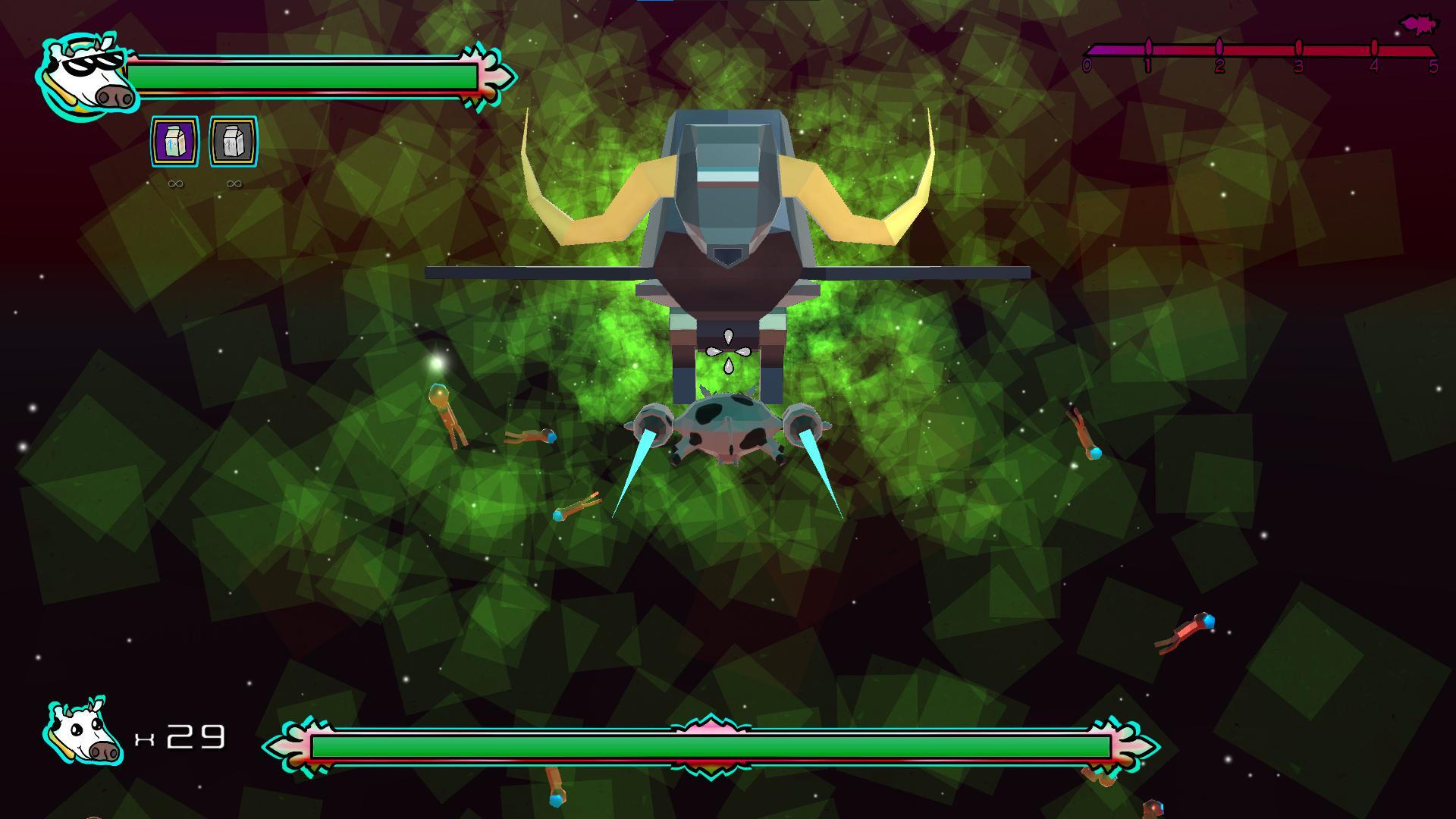Enable the grayed-out milk powerup slot

(234, 141)
